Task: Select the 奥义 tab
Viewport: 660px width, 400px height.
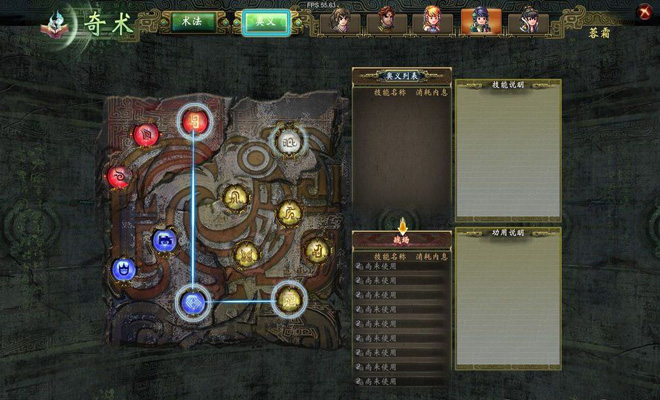Action: [266, 22]
